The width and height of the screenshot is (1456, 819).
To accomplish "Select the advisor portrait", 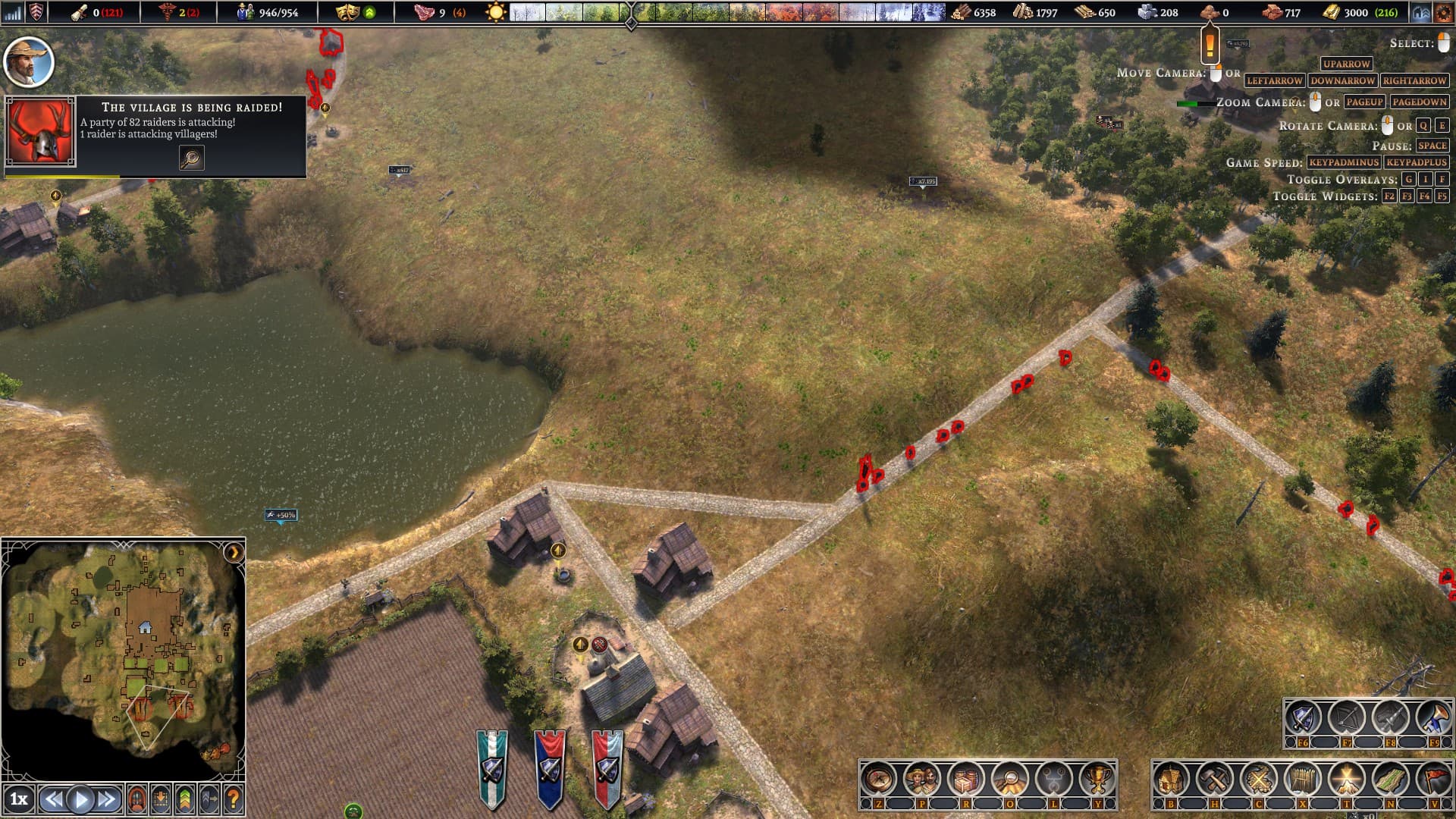I will pyautogui.click(x=29, y=62).
